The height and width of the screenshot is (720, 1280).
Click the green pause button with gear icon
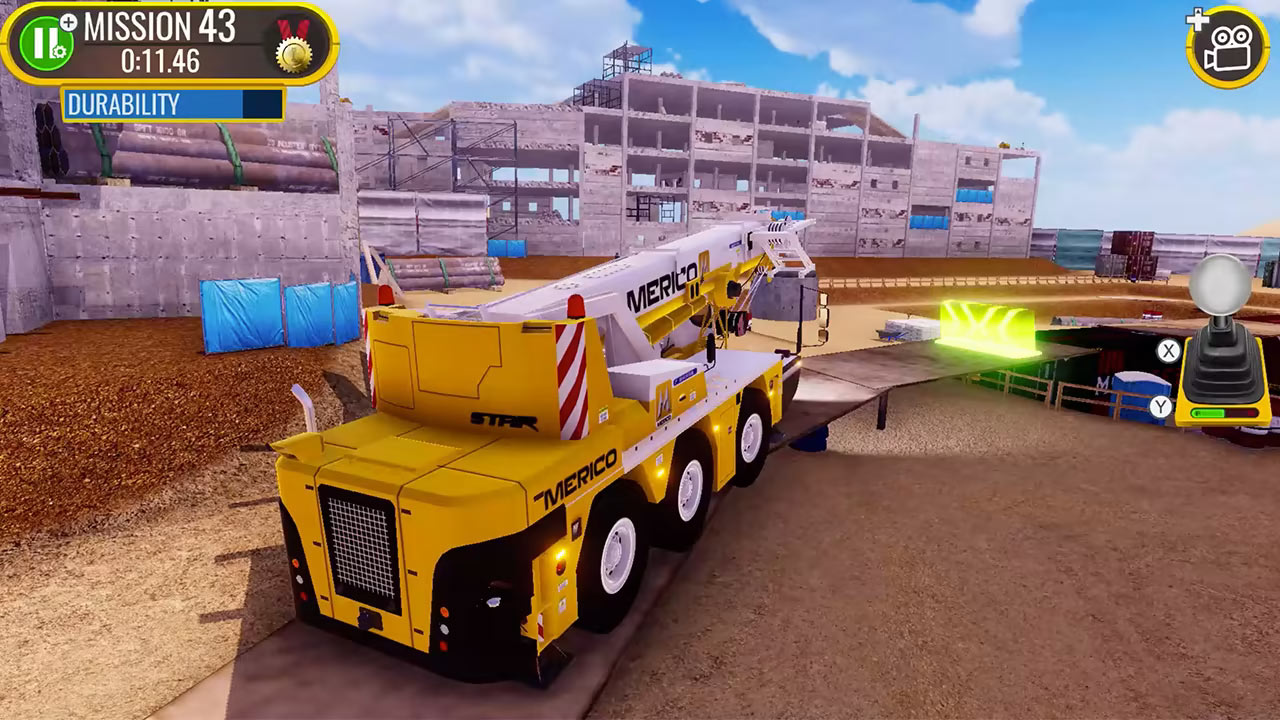click(45, 43)
